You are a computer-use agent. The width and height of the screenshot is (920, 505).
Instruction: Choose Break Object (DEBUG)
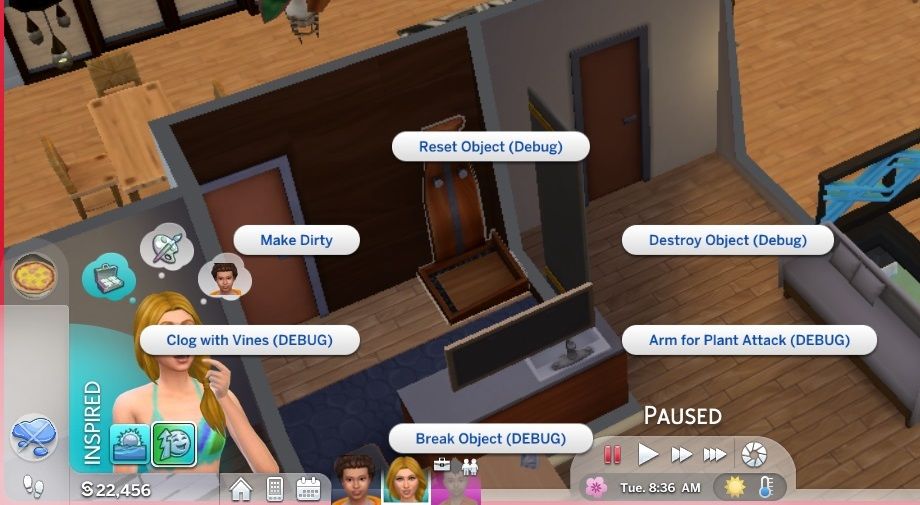pyautogui.click(x=490, y=438)
